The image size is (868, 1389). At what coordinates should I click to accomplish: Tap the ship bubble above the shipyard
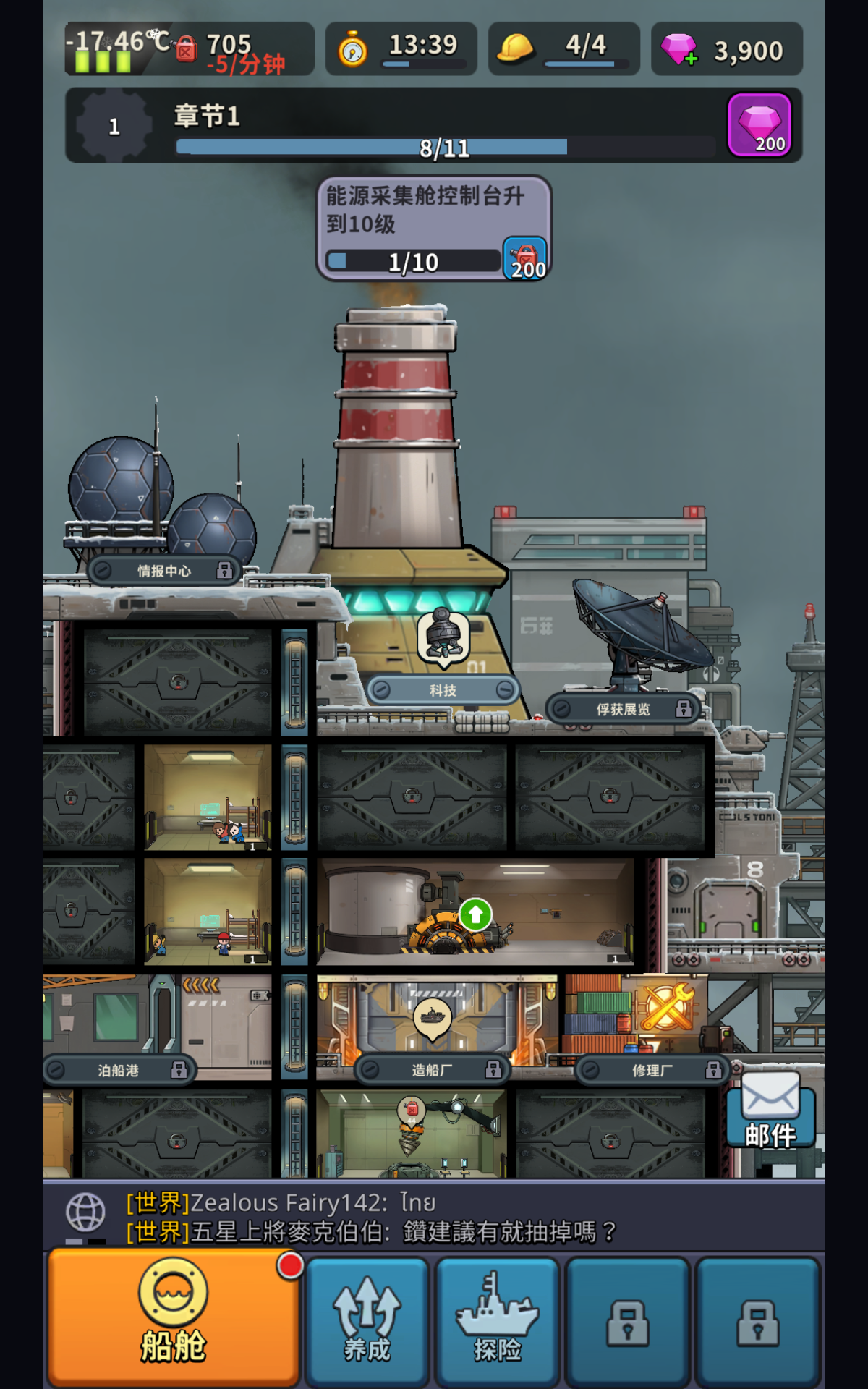click(433, 1016)
